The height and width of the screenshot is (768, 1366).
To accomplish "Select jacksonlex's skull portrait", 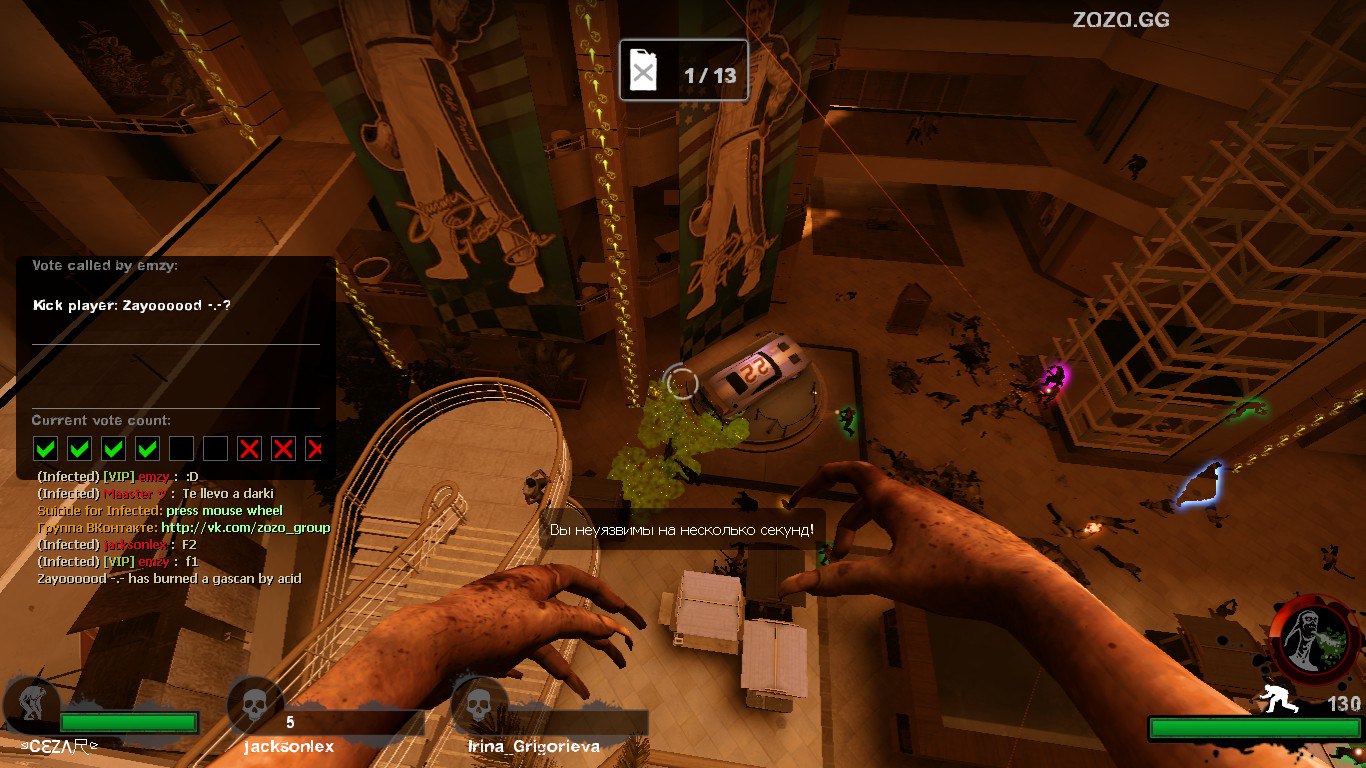I will (x=253, y=705).
